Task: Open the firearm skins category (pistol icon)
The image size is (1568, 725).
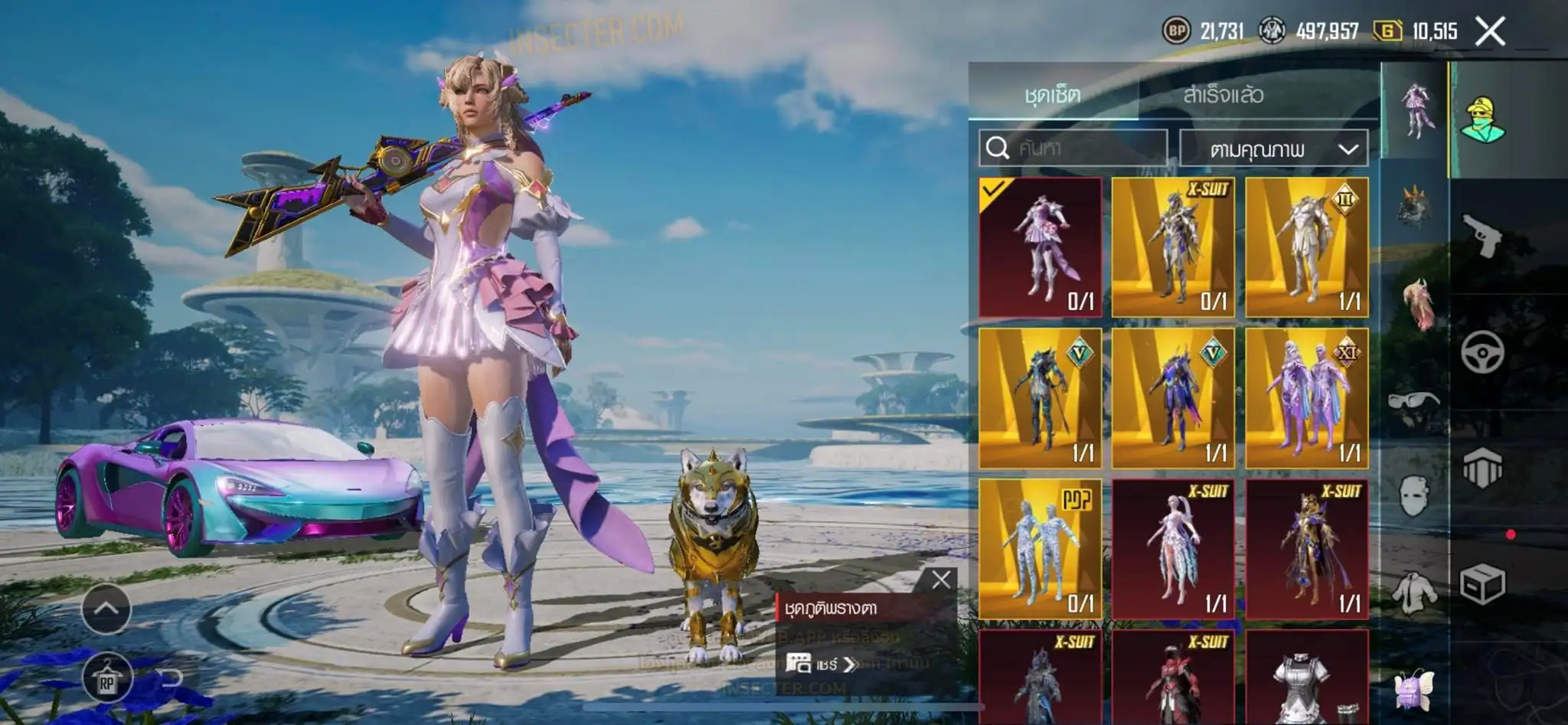Action: [1482, 236]
